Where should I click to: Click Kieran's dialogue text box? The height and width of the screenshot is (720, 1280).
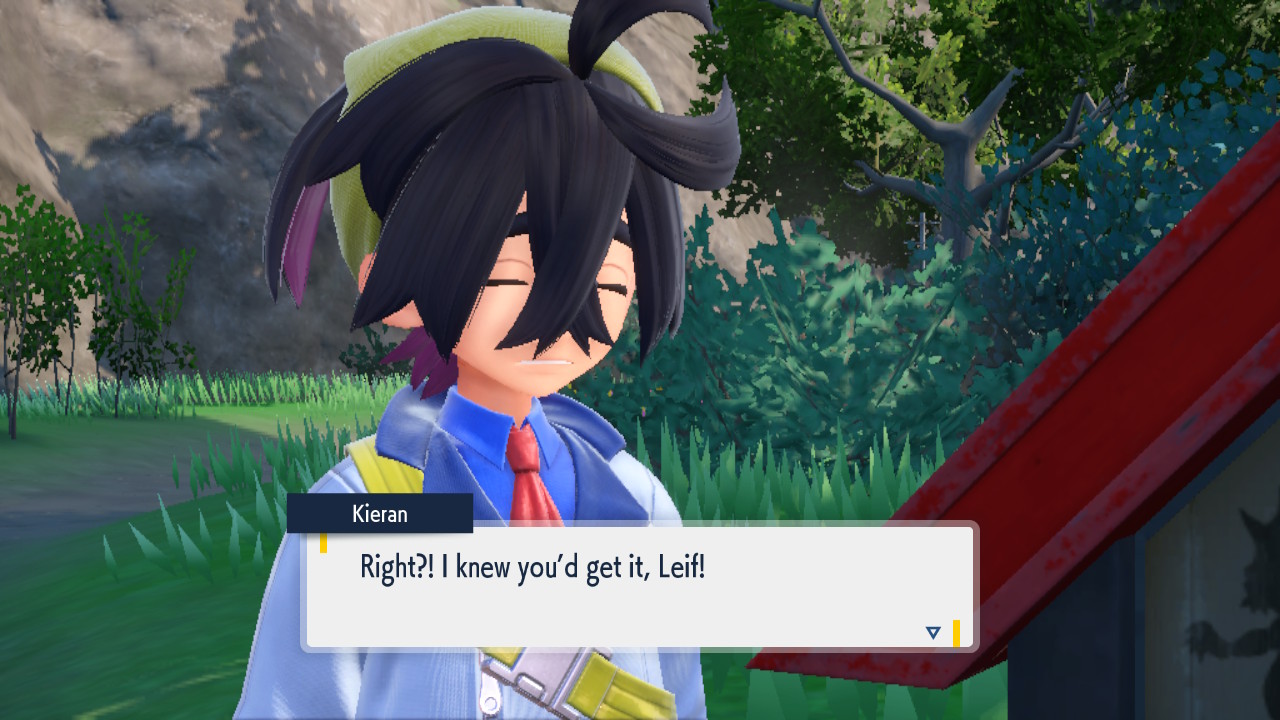(x=640, y=587)
